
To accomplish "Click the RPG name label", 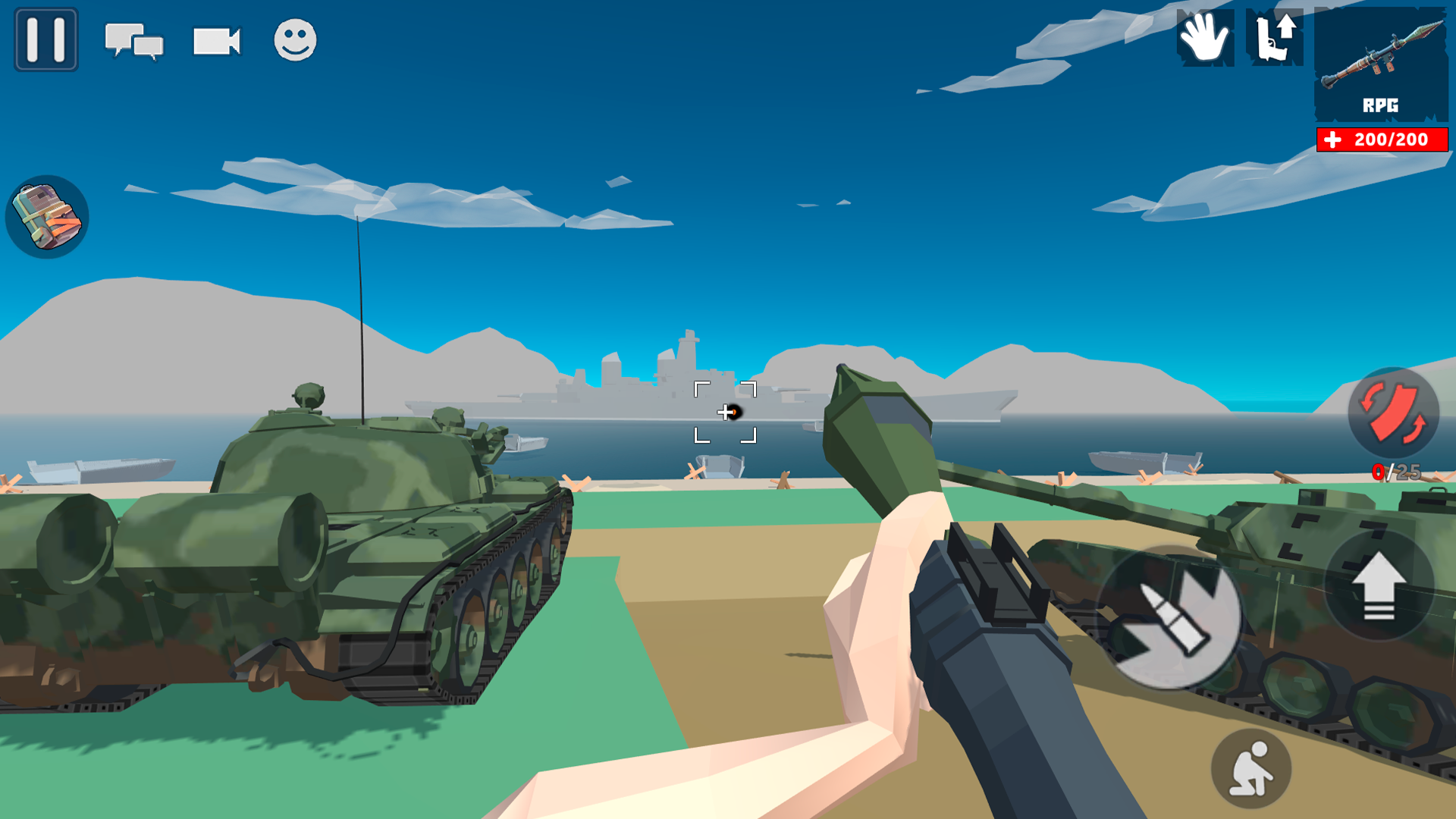I will [1382, 105].
